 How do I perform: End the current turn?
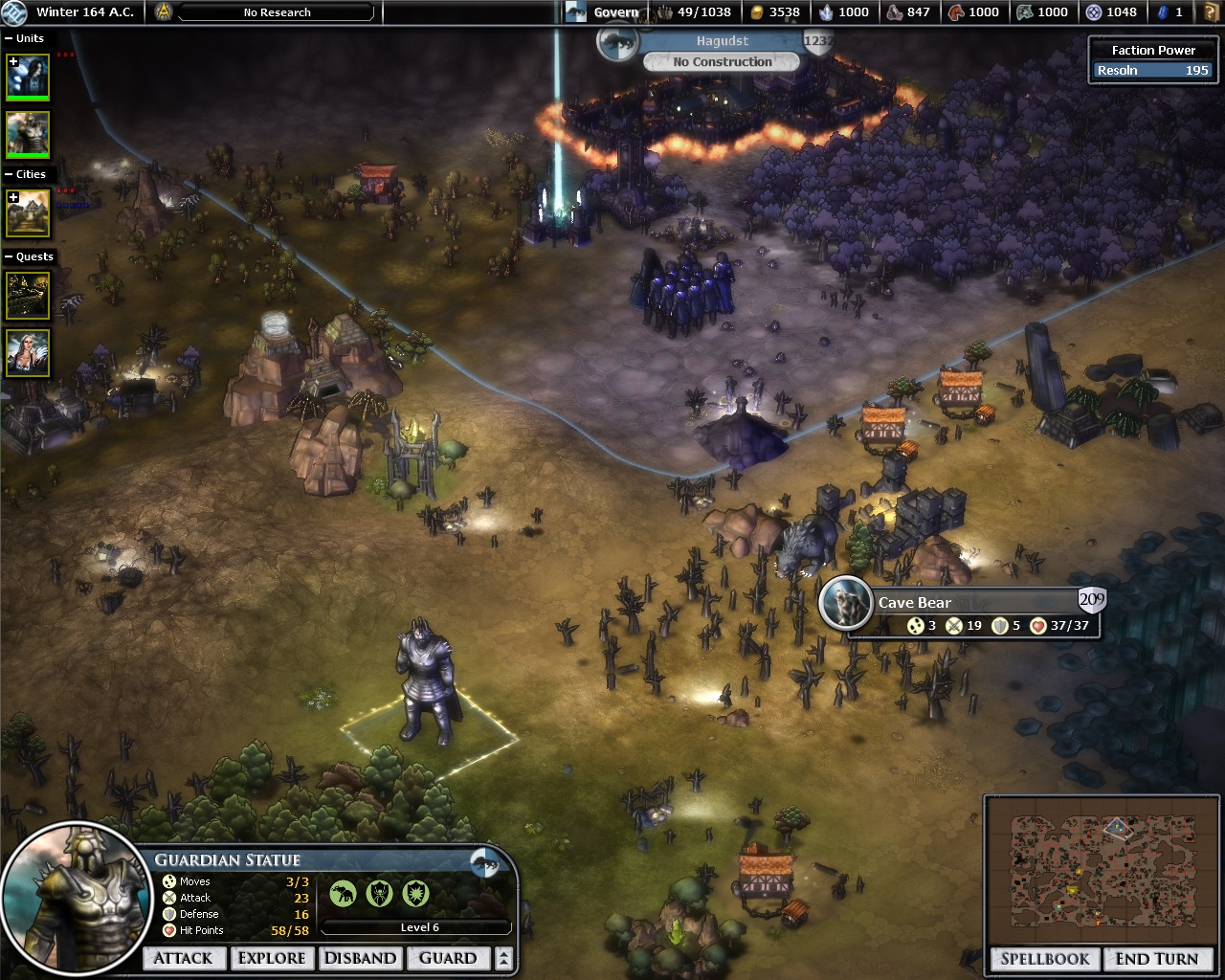(1156, 959)
